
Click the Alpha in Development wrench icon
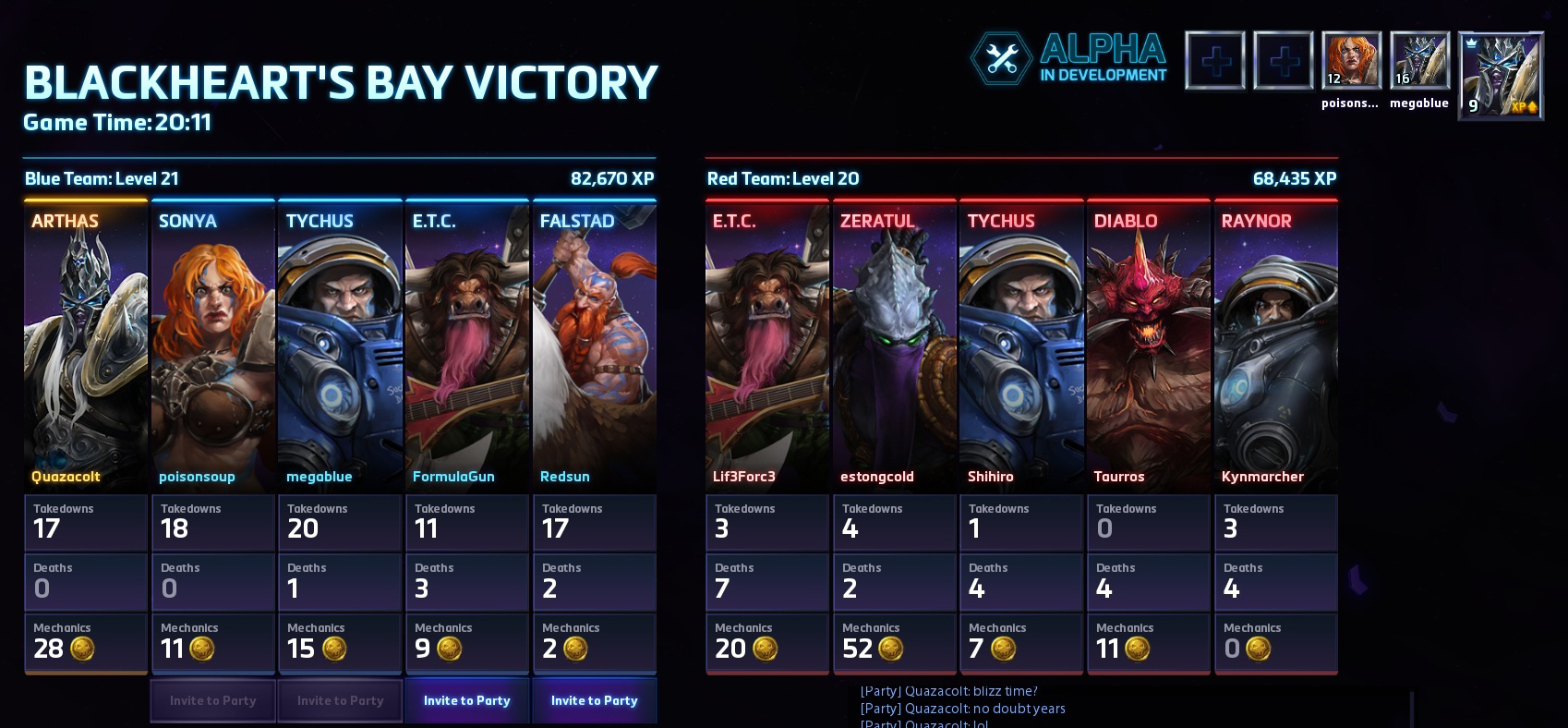tap(1002, 60)
